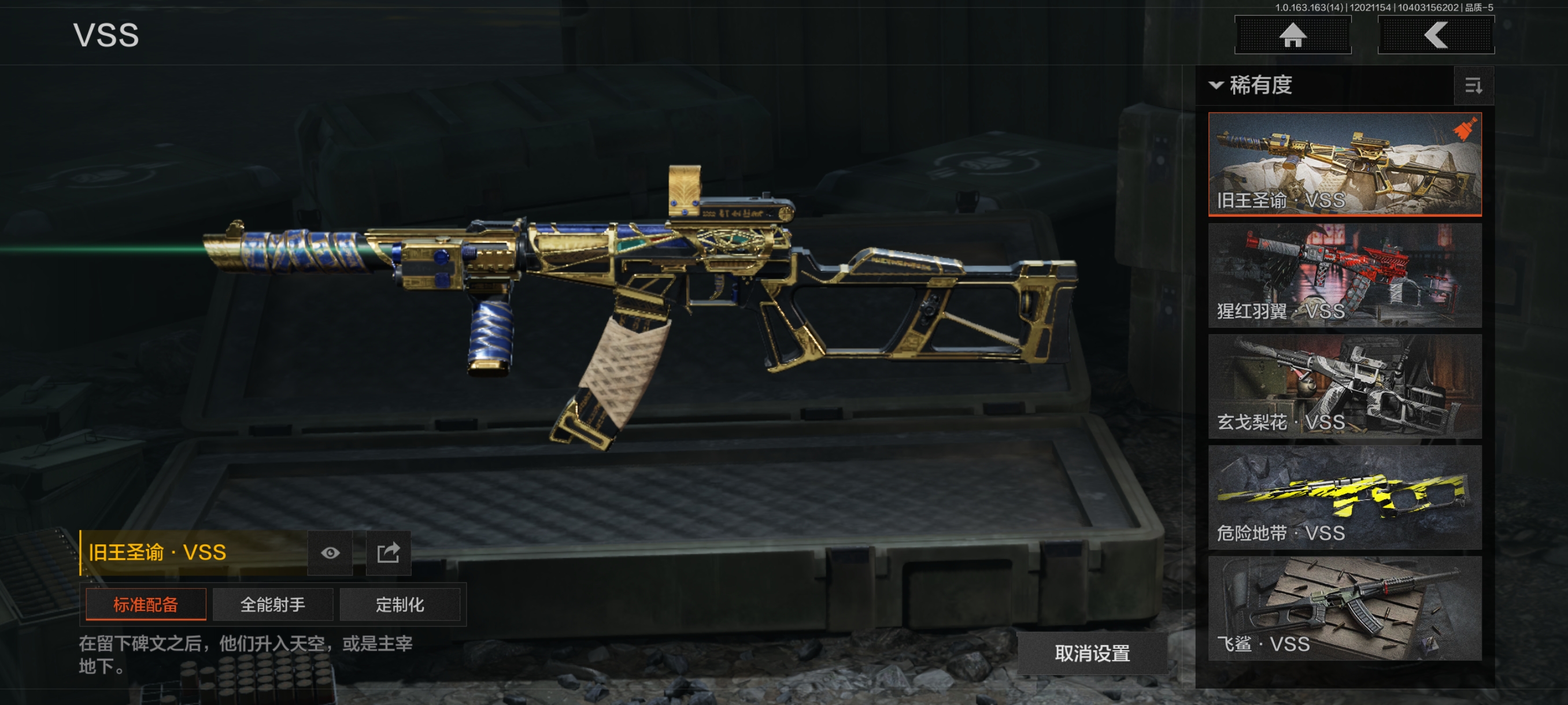This screenshot has width=1568, height=705.
Task: Share the weapon skin
Action: (x=389, y=552)
